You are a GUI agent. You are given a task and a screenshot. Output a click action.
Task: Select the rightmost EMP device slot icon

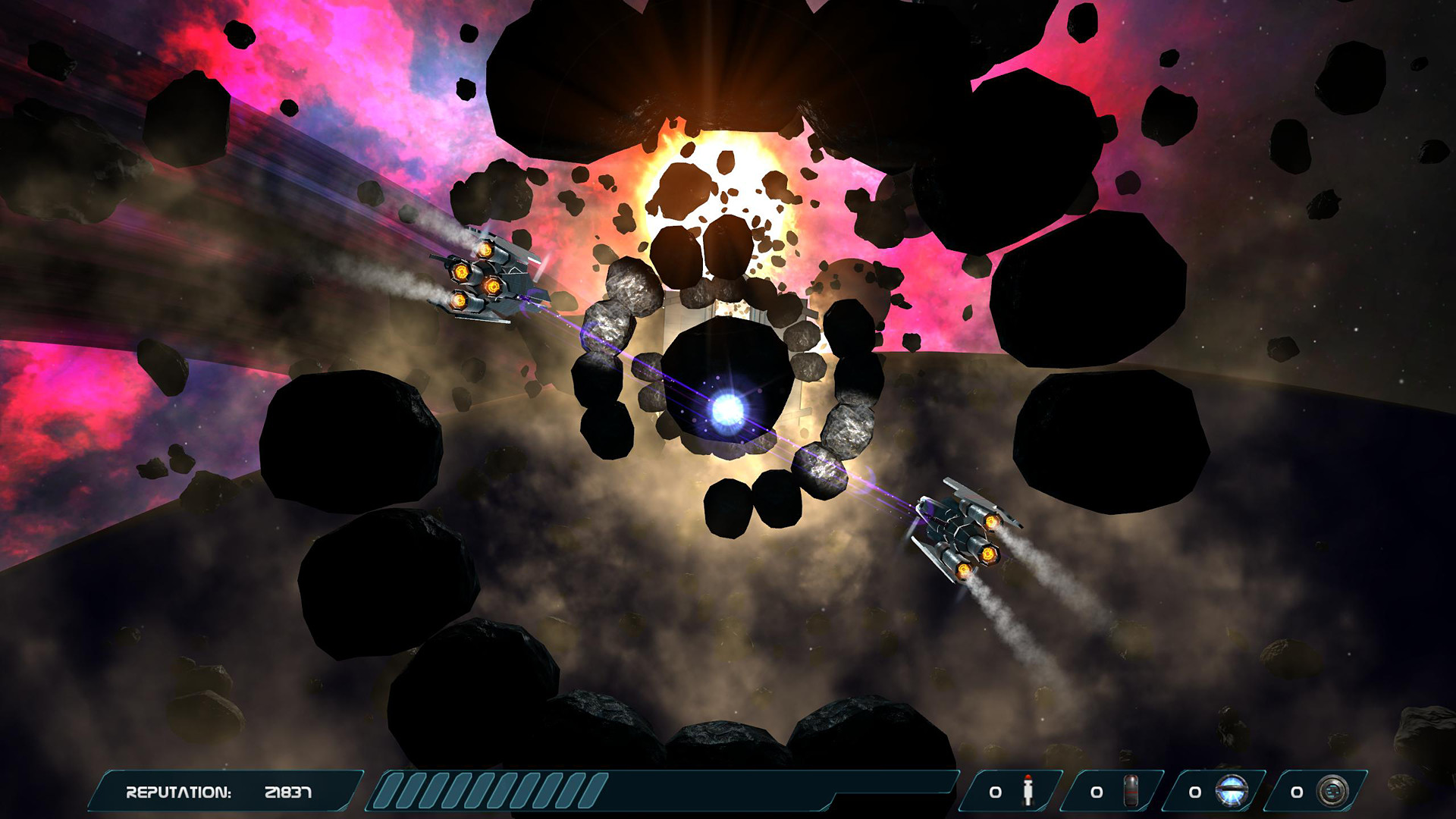1332,790
